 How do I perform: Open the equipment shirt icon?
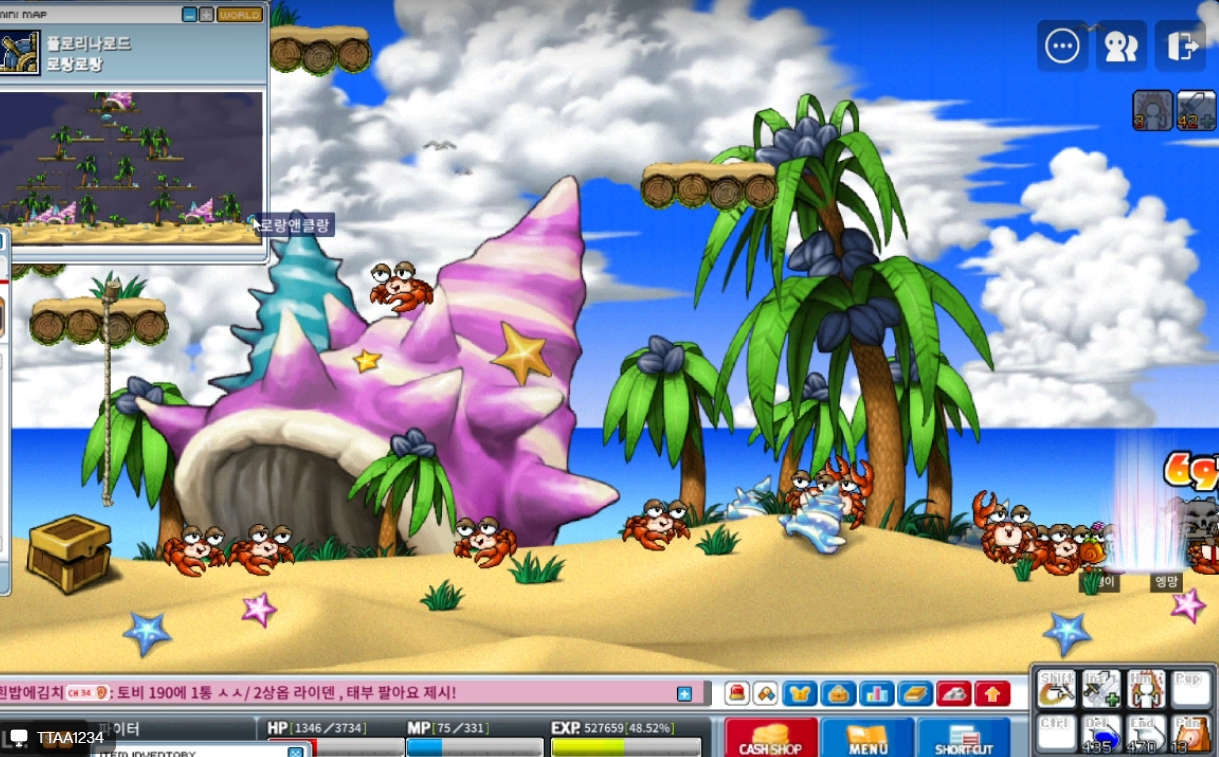[800, 693]
